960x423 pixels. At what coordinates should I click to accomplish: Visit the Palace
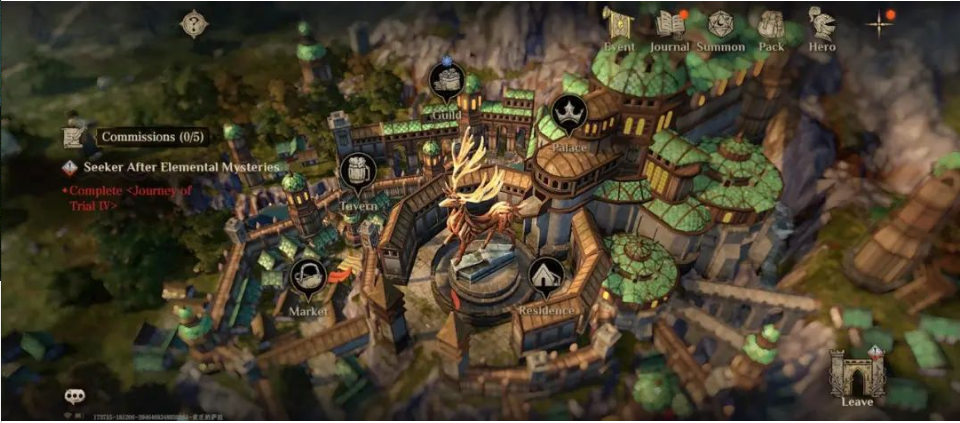pyautogui.click(x=568, y=115)
